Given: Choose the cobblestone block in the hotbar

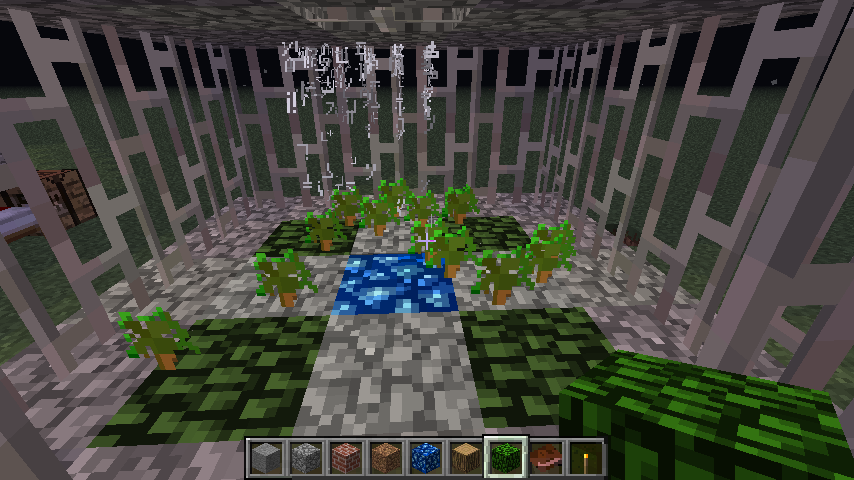Looking at the screenshot, I should (x=306, y=457).
